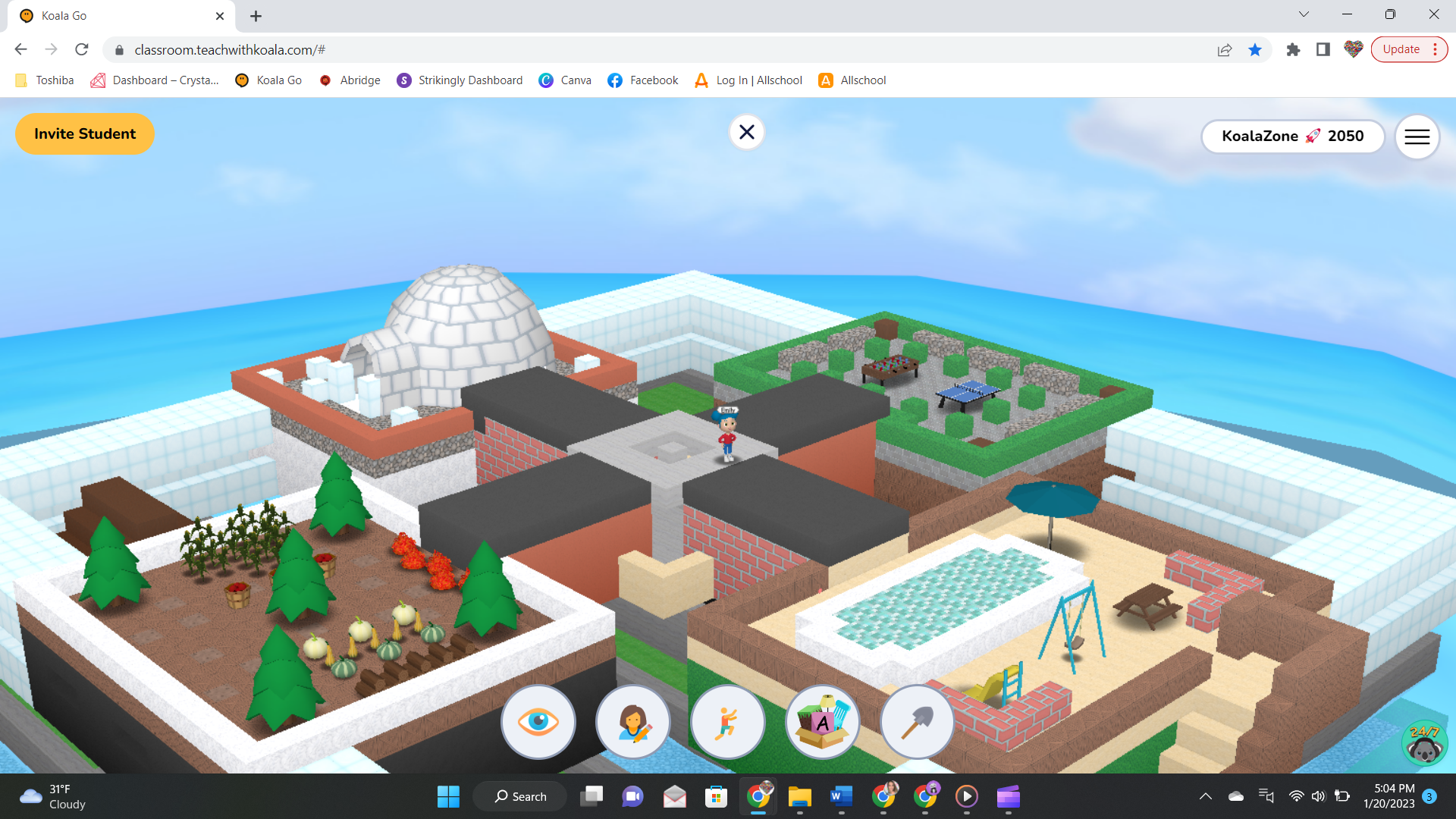Click the weather widget showing 31°F Cloudy
1456x819 pixels.
click(x=52, y=796)
